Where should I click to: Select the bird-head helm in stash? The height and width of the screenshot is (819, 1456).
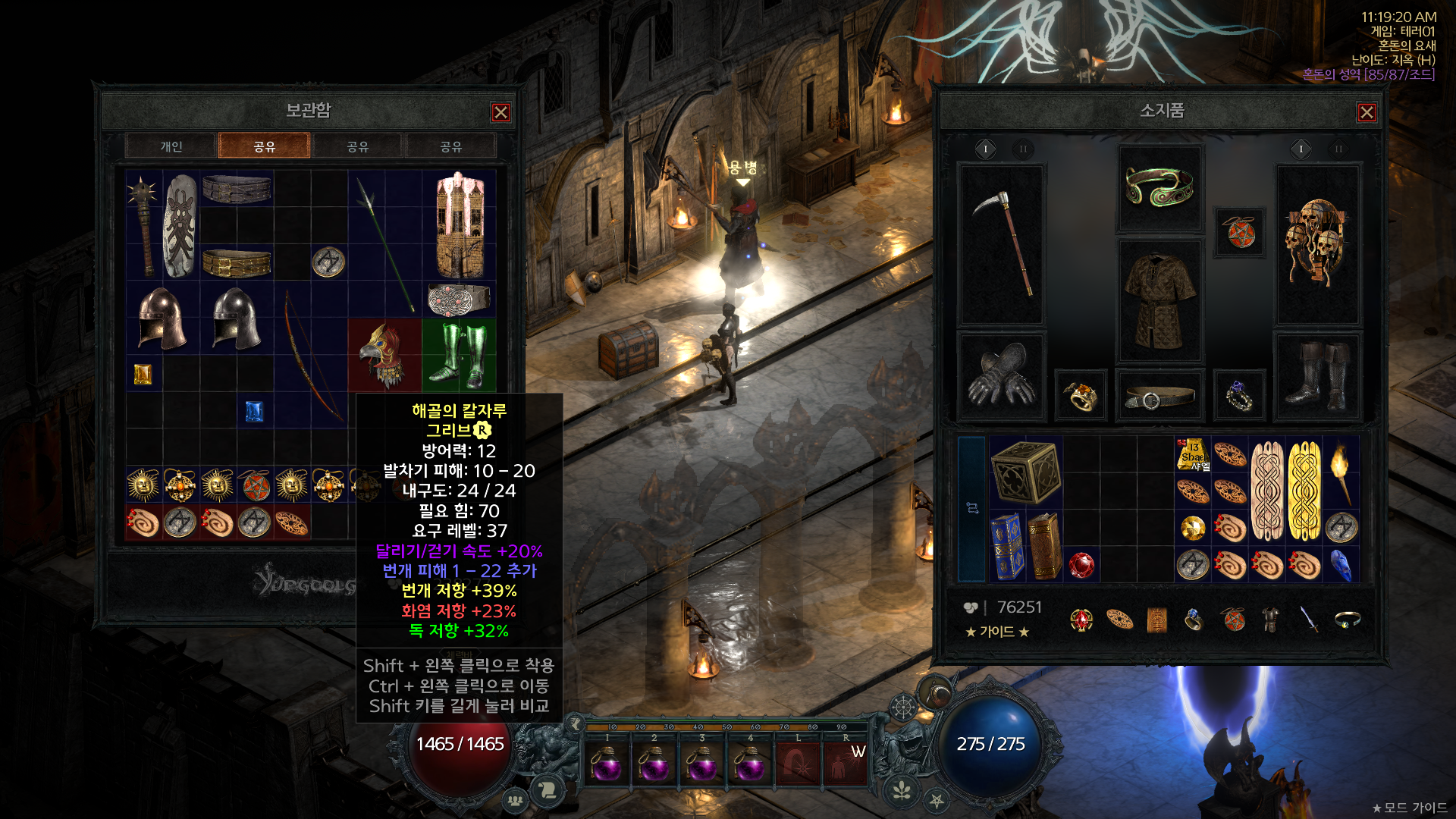coord(384,355)
